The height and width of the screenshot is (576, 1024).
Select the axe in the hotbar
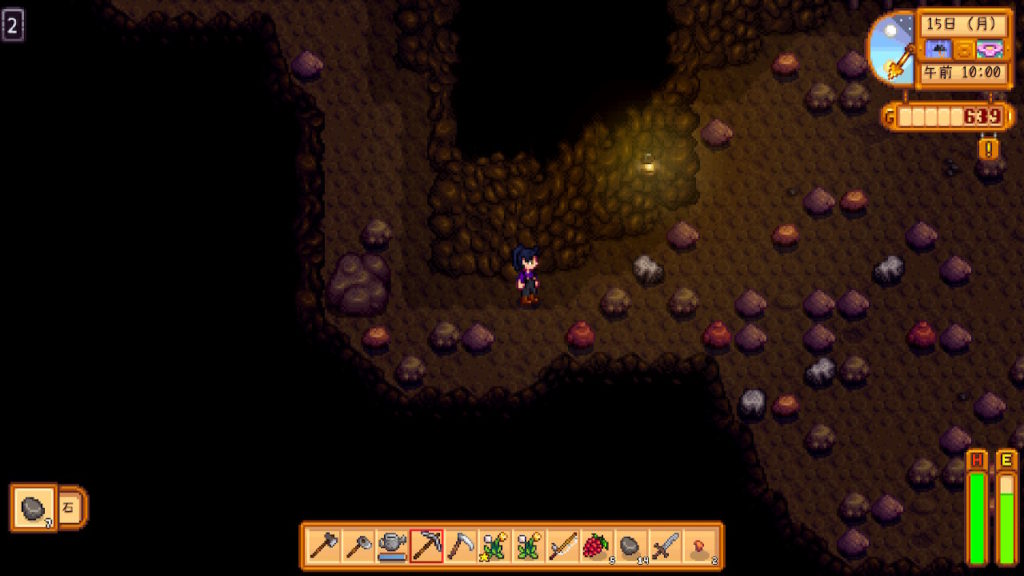(x=324, y=546)
